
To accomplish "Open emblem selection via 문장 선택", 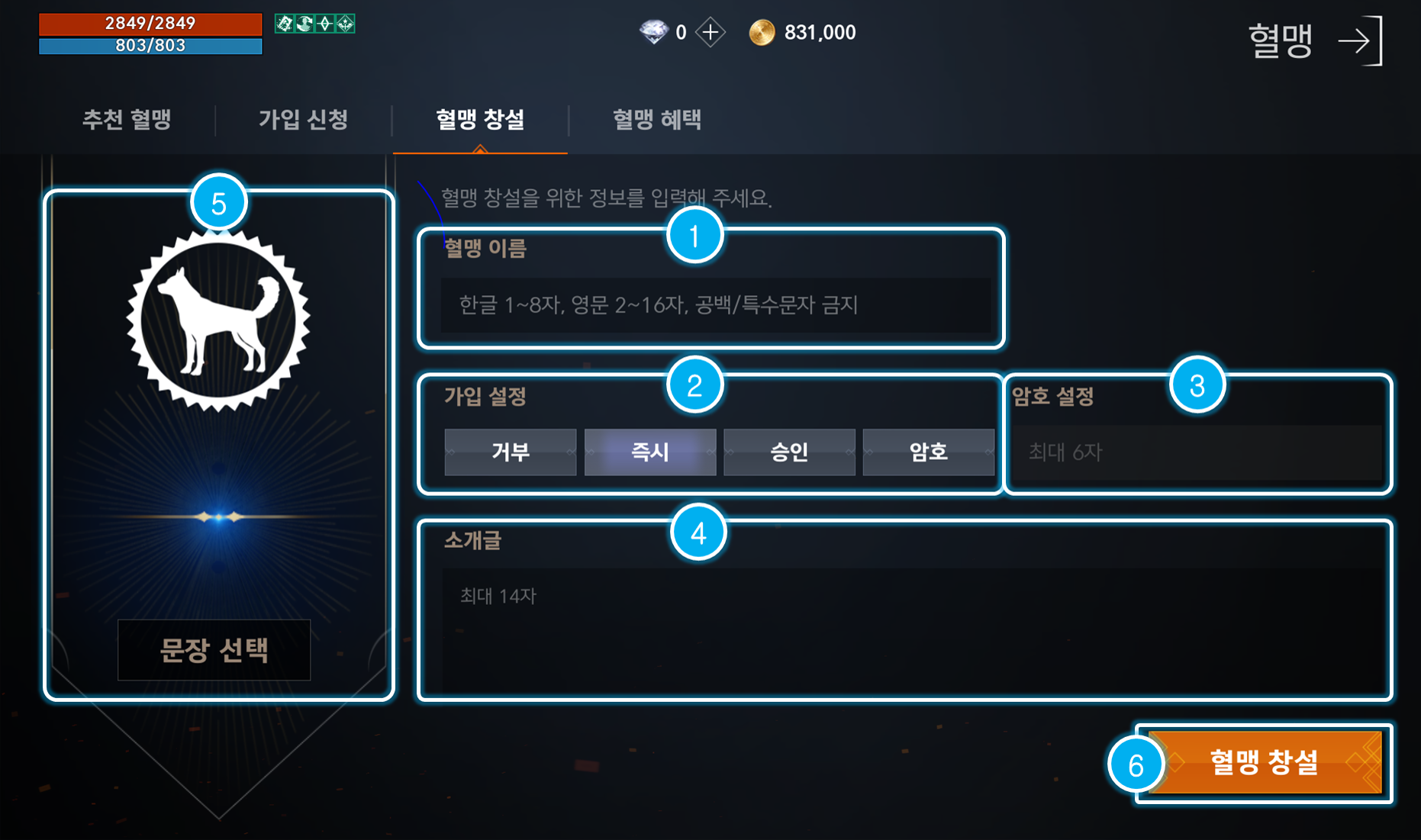I will (x=214, y=650).
